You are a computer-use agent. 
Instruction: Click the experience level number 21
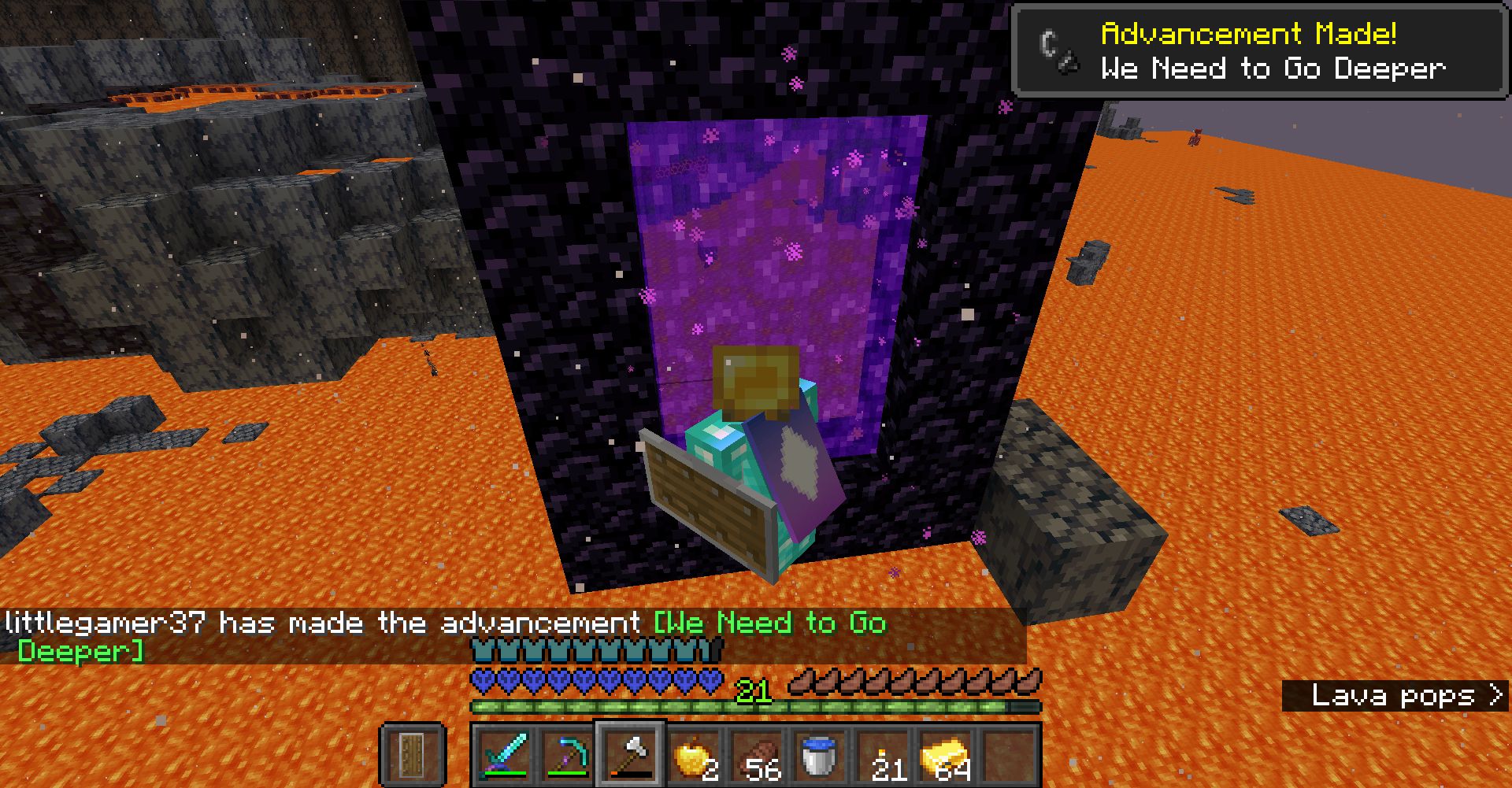click(x=754, y=690)
